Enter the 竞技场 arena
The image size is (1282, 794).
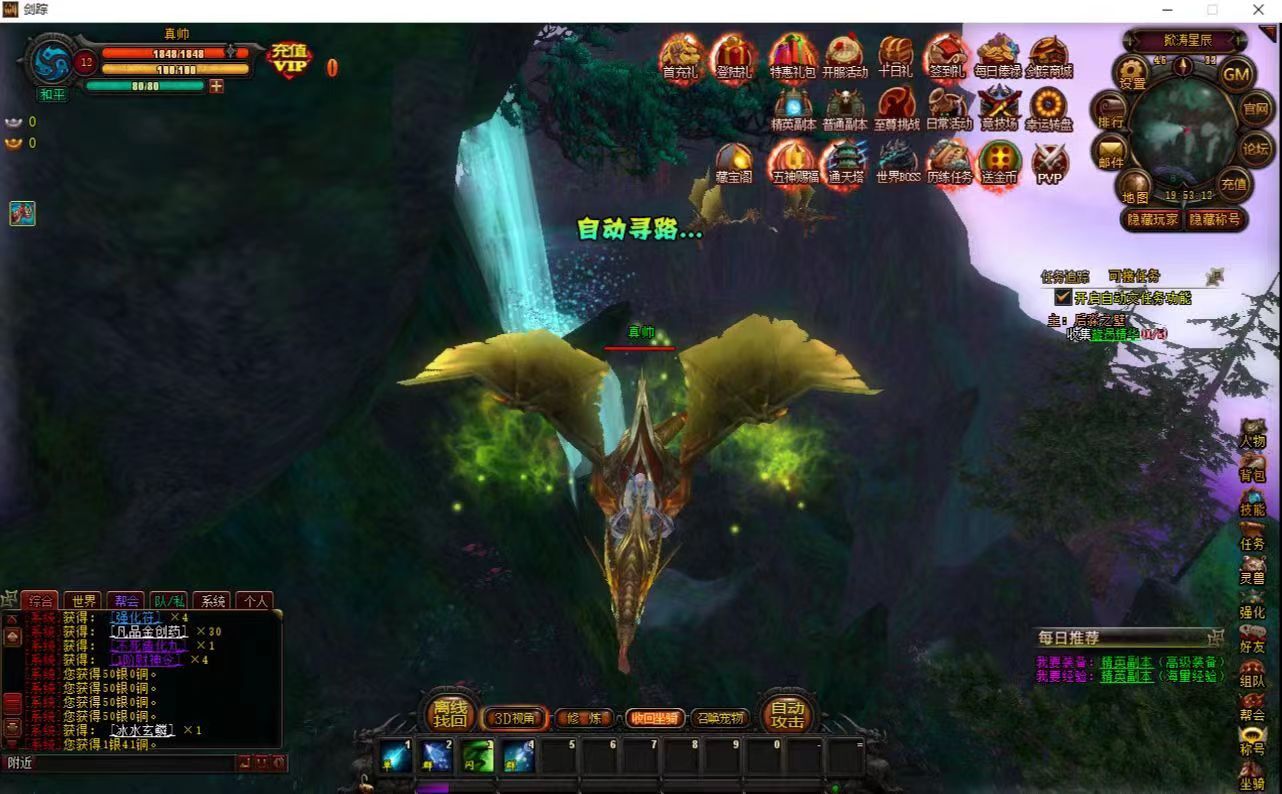(x=998, y=109)
